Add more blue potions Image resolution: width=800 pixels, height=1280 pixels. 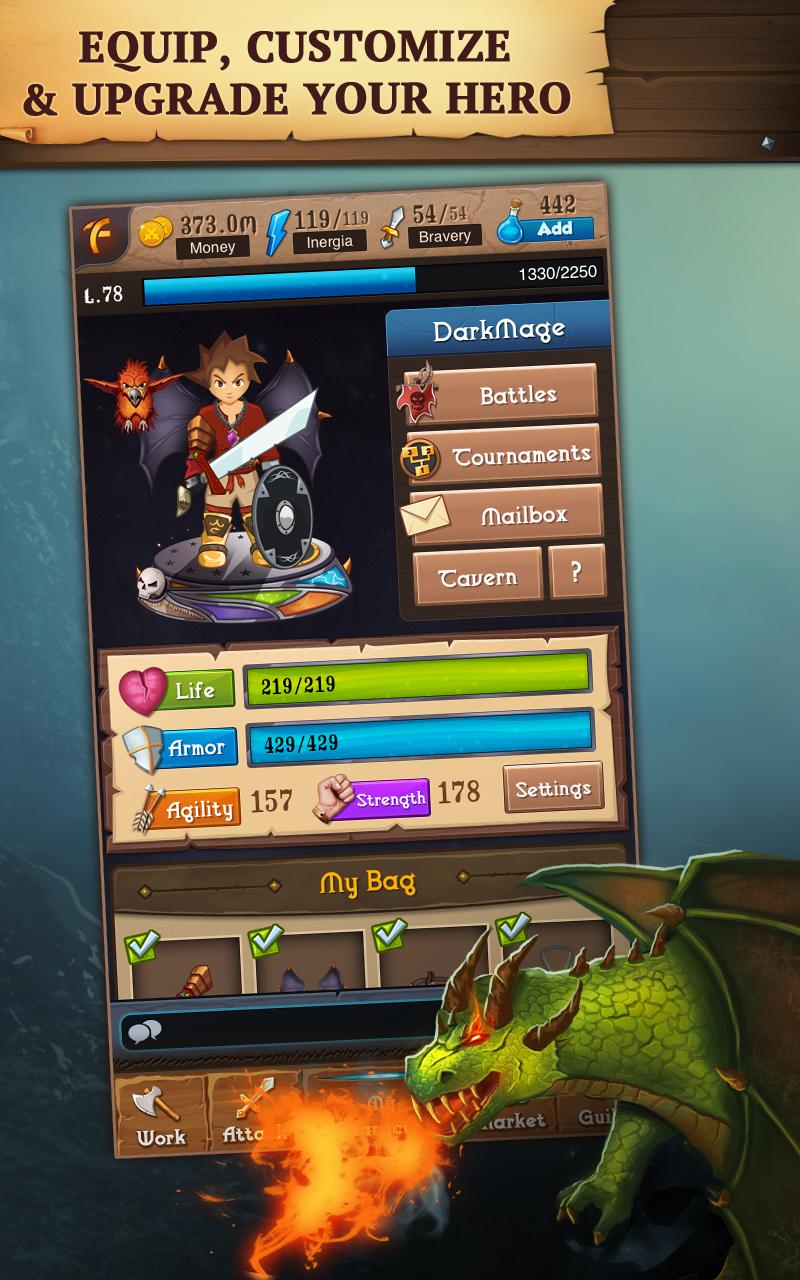pos(555,229)
